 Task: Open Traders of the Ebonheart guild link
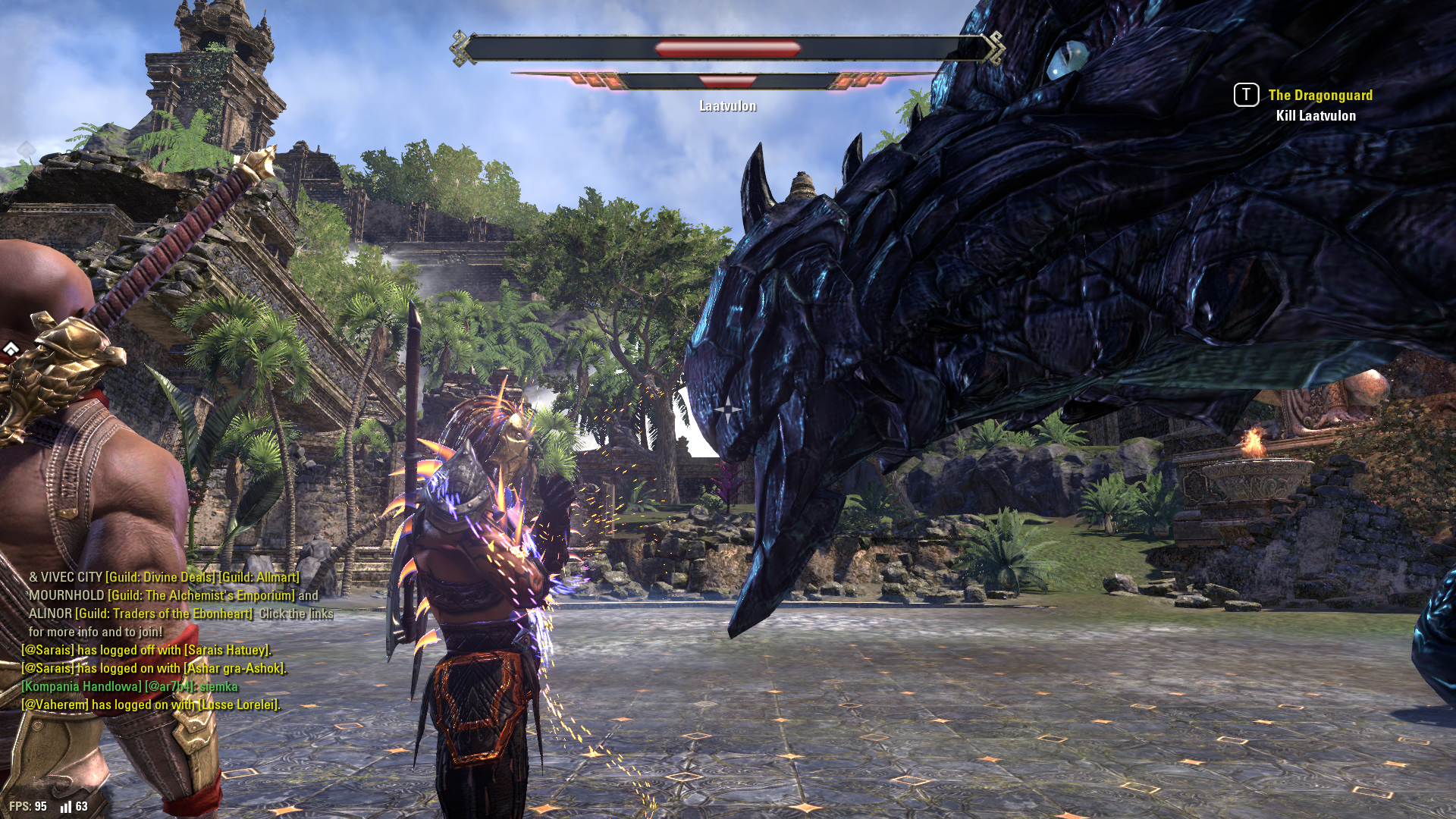pos(164,614)
